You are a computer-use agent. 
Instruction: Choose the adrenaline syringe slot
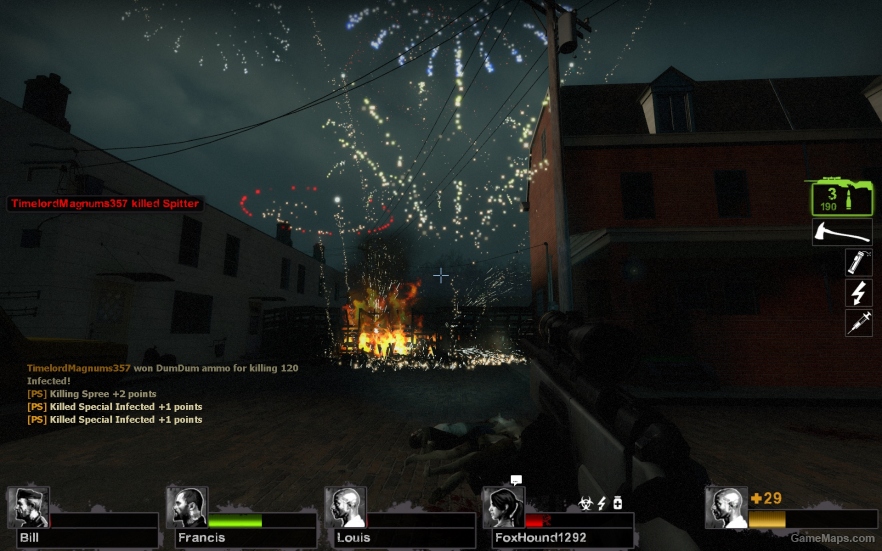[x=858, y=322]
